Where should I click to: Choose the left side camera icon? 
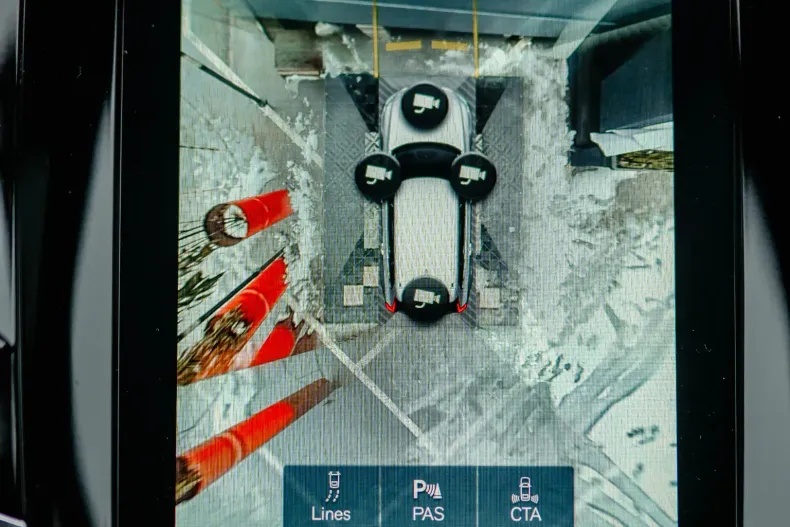click(x=378, y=176)
